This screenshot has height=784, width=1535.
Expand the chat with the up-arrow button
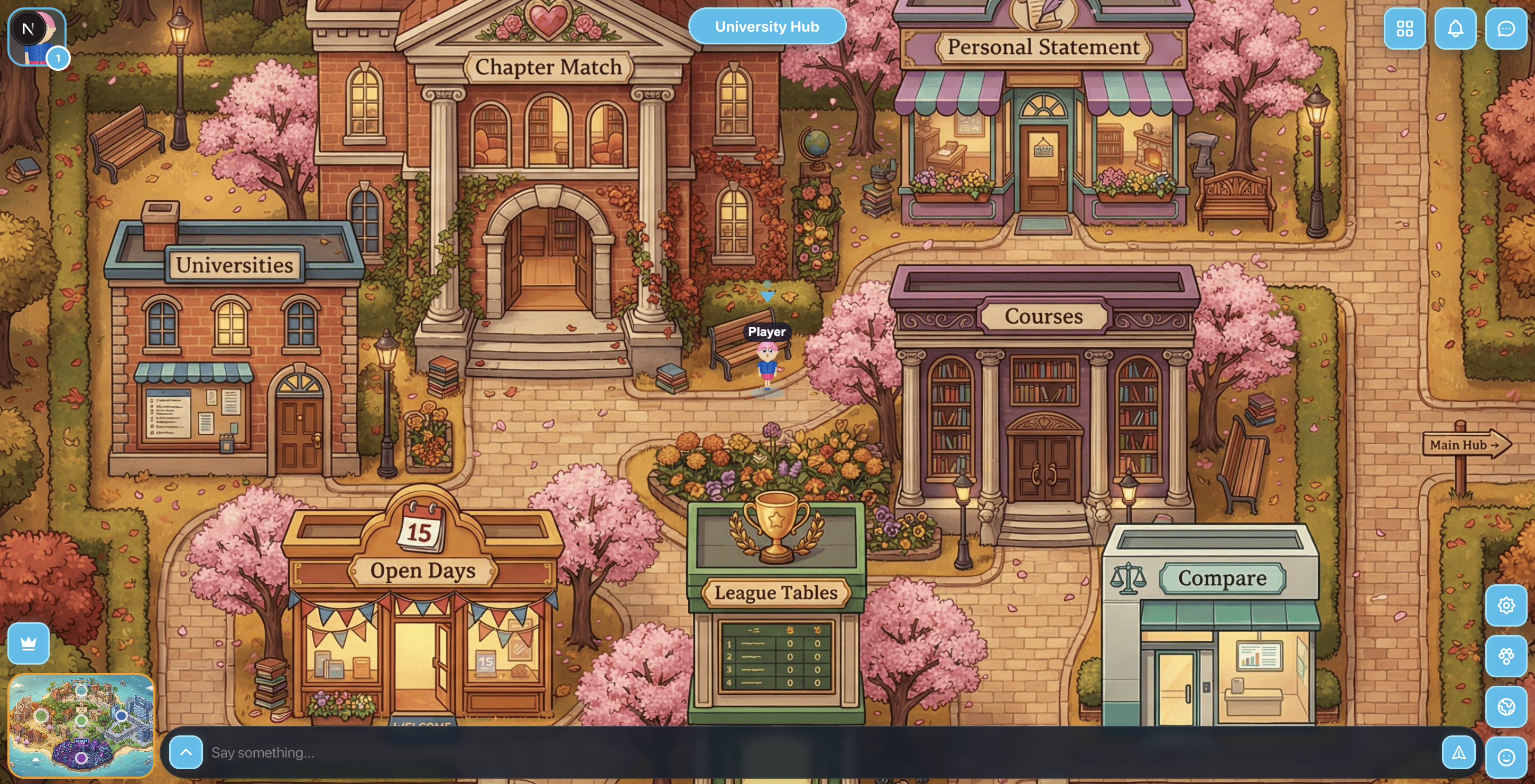[x=186, y=752]
